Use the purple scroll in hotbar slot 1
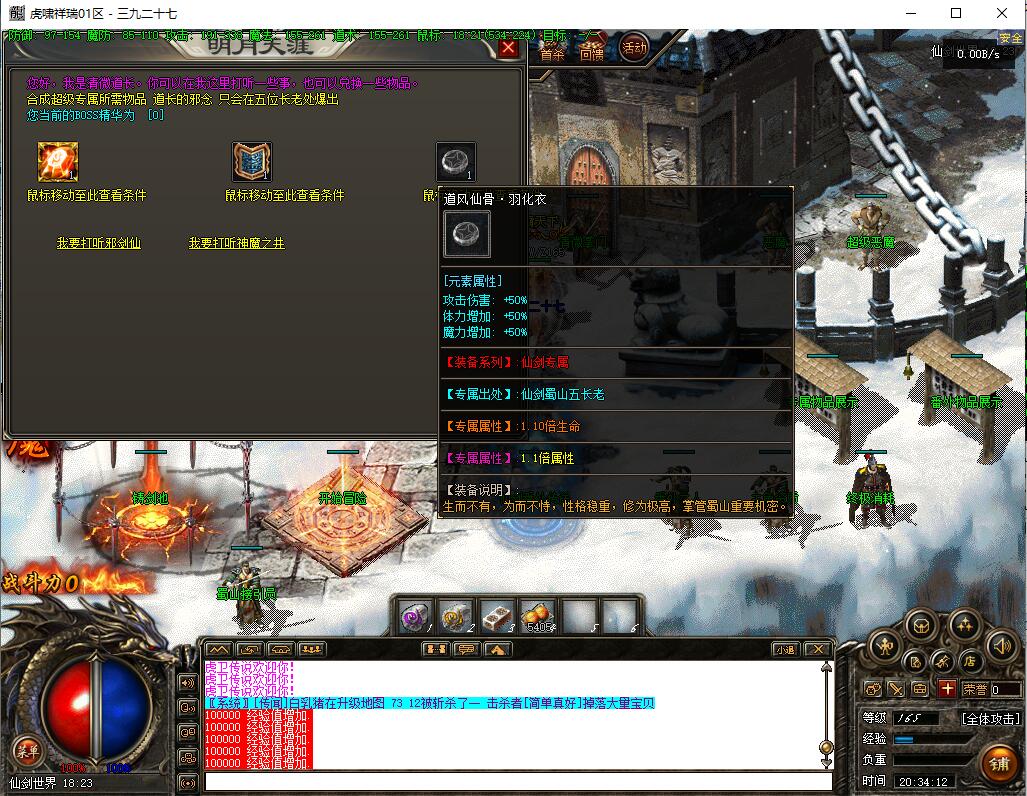Viewport: 1027px width, 796px height. pyautogui.click(x=415, y=616)
